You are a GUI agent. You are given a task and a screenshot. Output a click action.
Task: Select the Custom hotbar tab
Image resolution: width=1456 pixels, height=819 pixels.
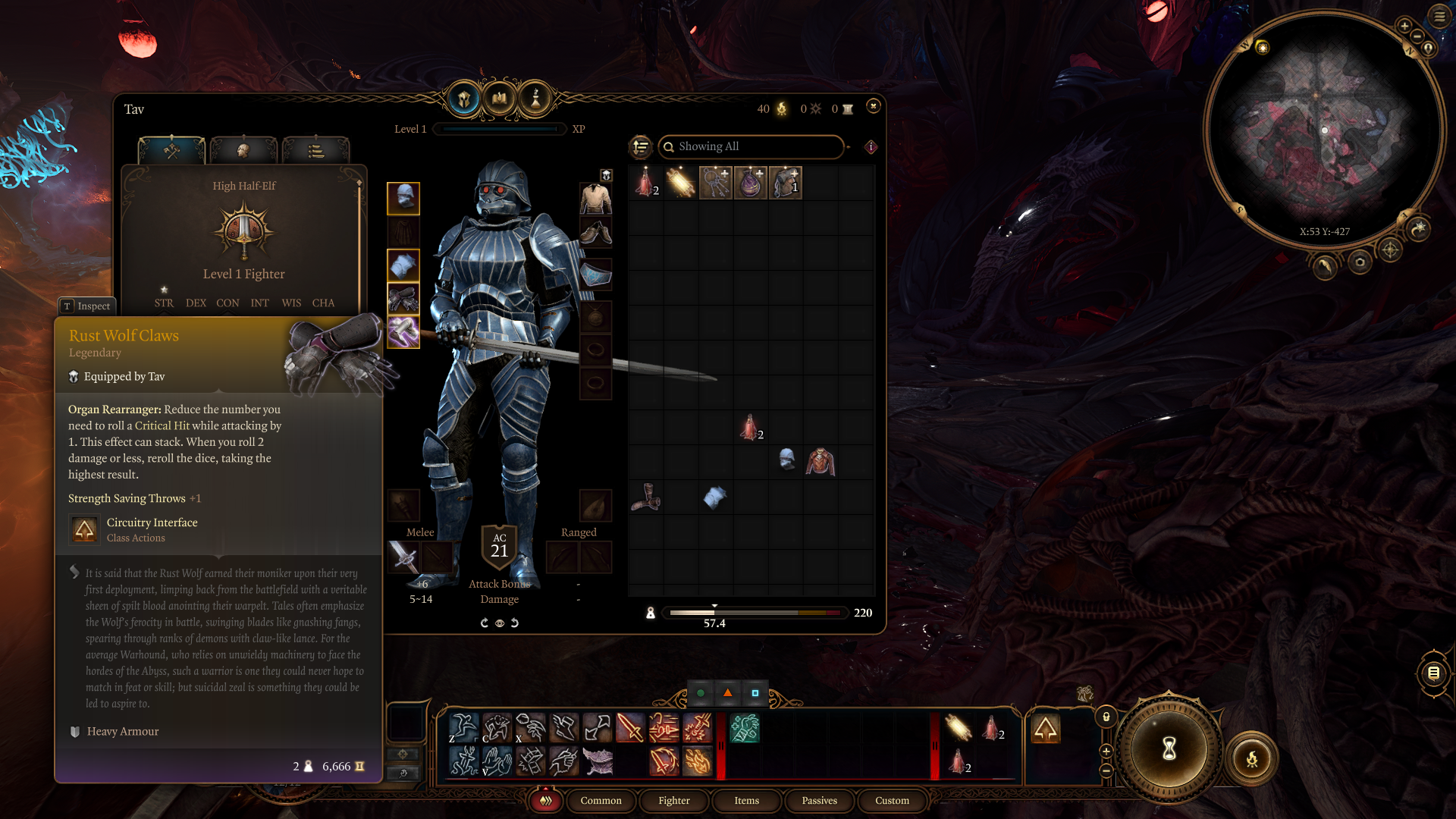[892, 801]
